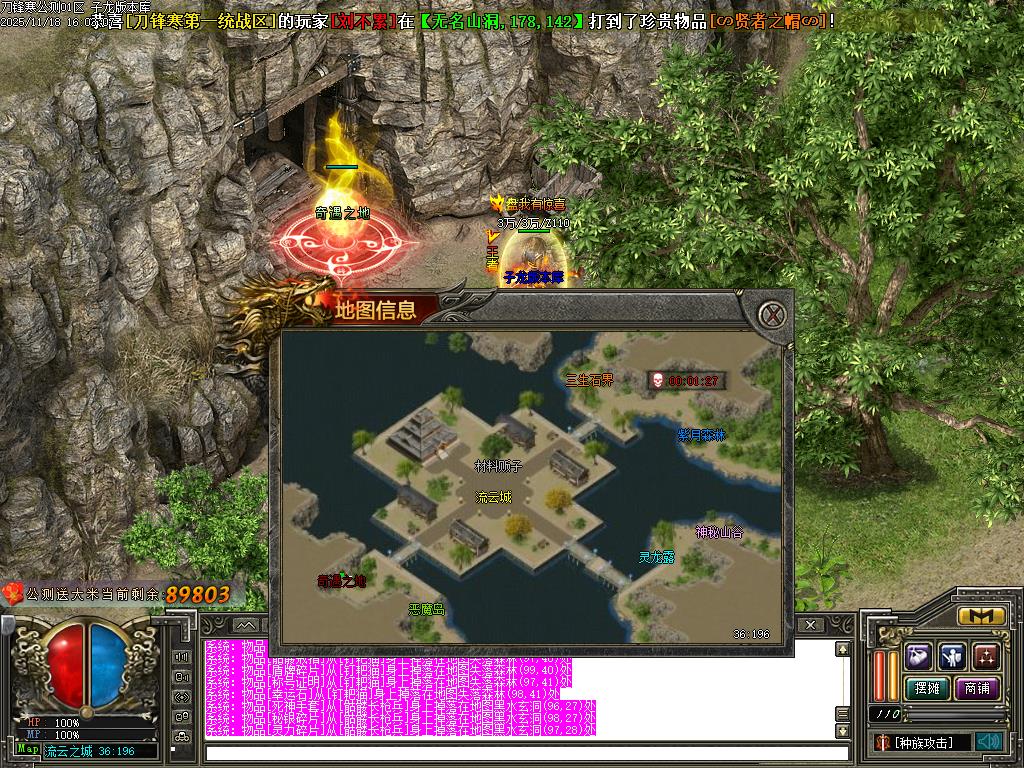Close the 地图信息 map window
Image resolution: width=1024 pixels, height=768 pixels.
tap(771, 314)
